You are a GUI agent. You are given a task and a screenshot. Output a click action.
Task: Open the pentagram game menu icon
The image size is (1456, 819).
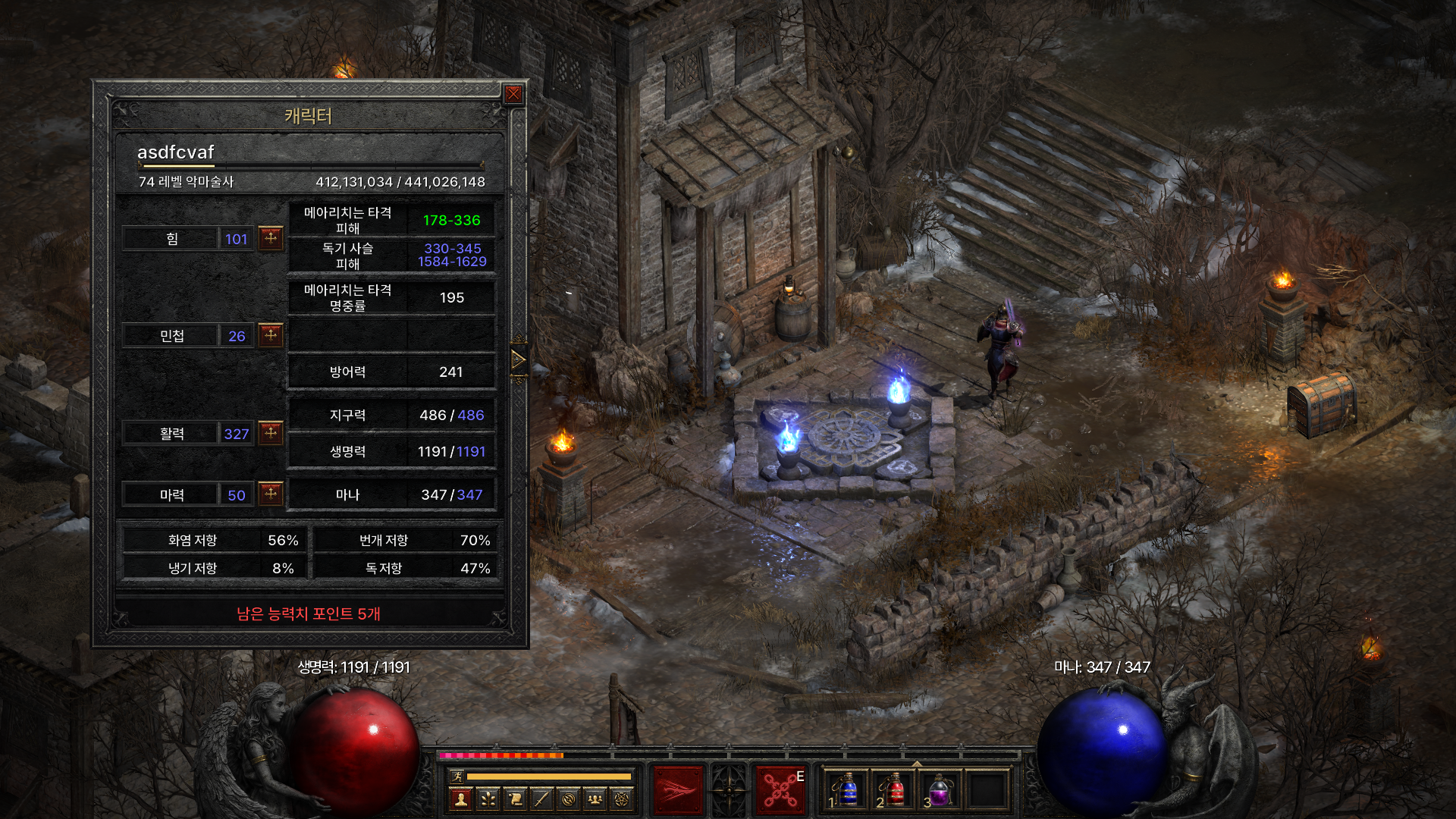pyautogui.click(x=622, y=799)
